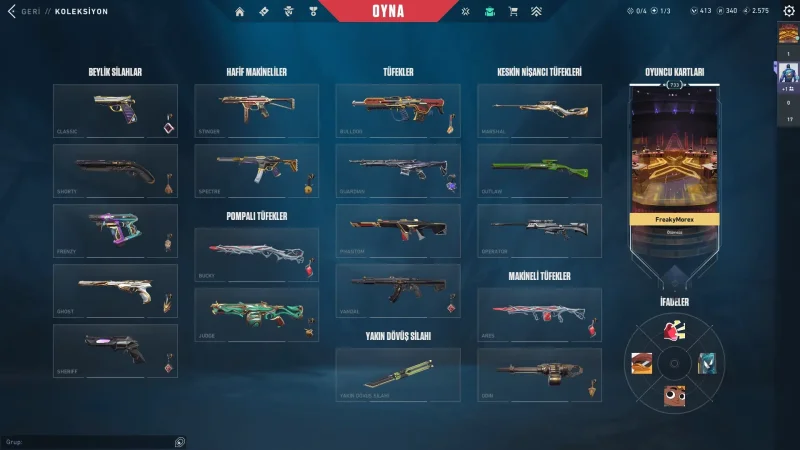
Task: Choose the Stinger SMG slot
Action: (x=256, y=110)
